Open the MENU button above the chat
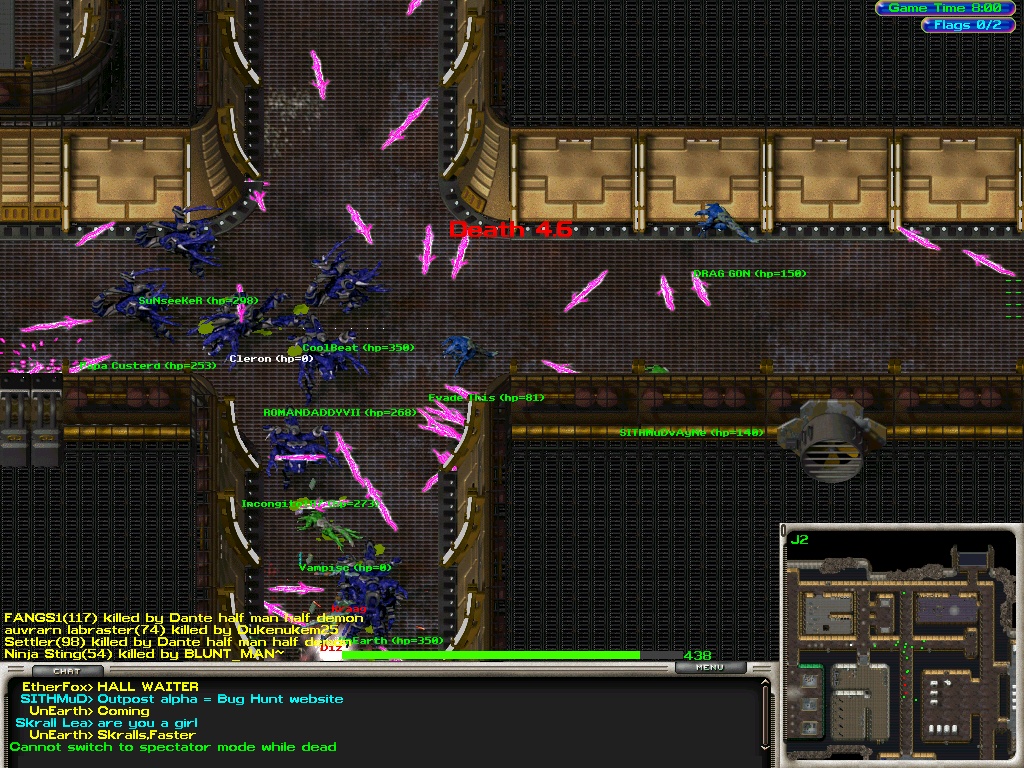The width and height of the screenshot is (1024, 768). coord(709,667)
